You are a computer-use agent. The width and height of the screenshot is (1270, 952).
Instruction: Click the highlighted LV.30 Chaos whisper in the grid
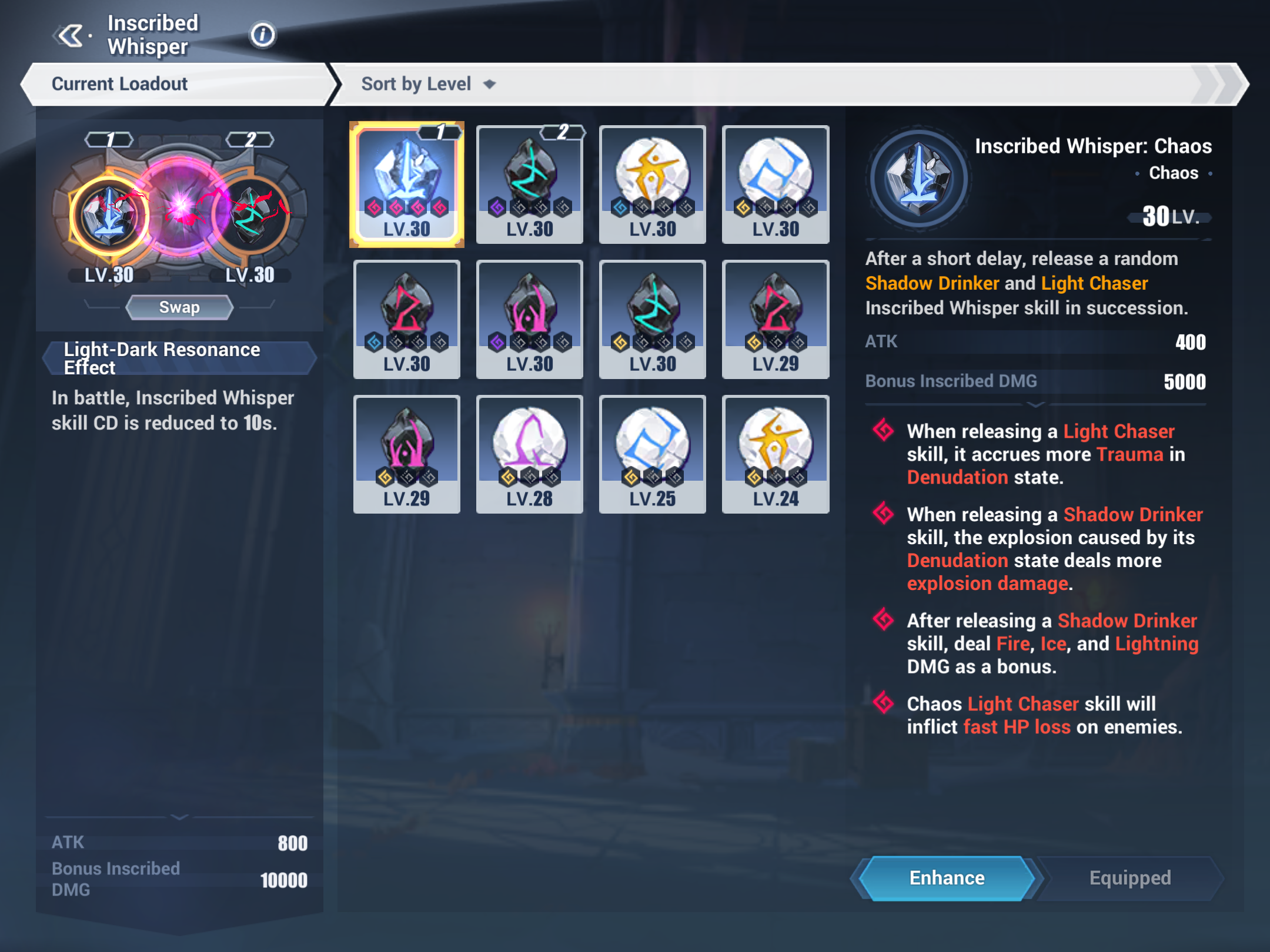click(x=406, y=182)
